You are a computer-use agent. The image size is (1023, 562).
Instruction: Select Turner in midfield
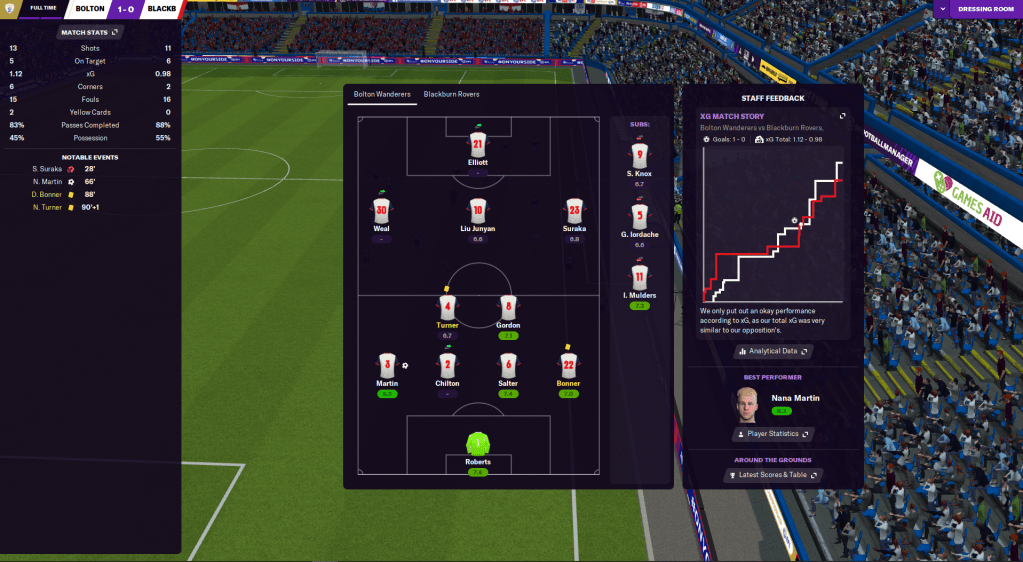pos(447,307)
